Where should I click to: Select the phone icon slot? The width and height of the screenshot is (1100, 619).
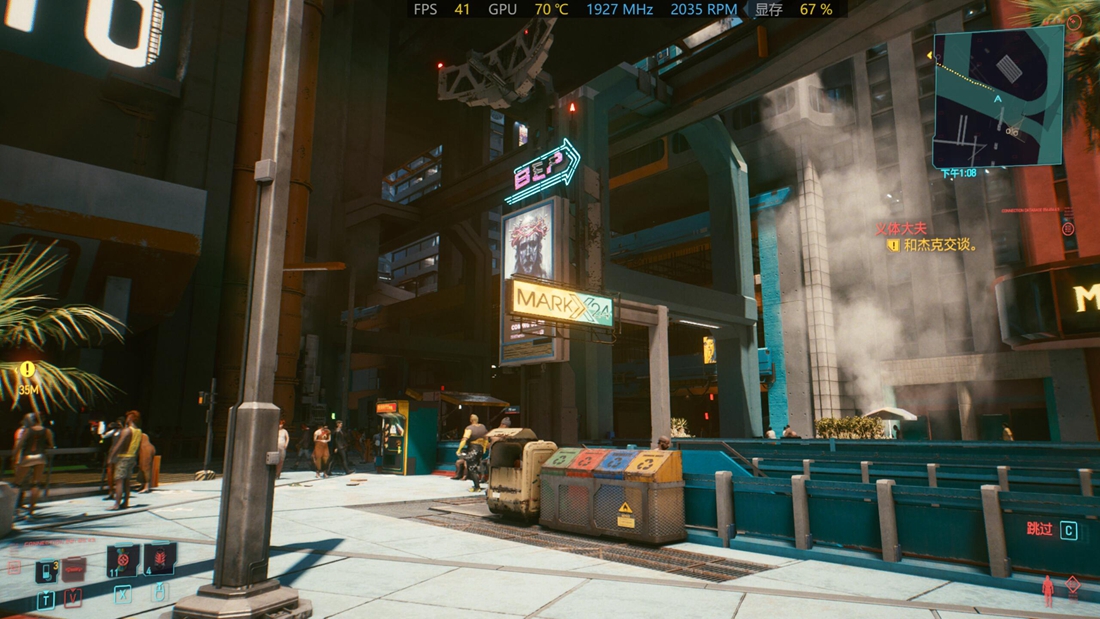[46, 570]
